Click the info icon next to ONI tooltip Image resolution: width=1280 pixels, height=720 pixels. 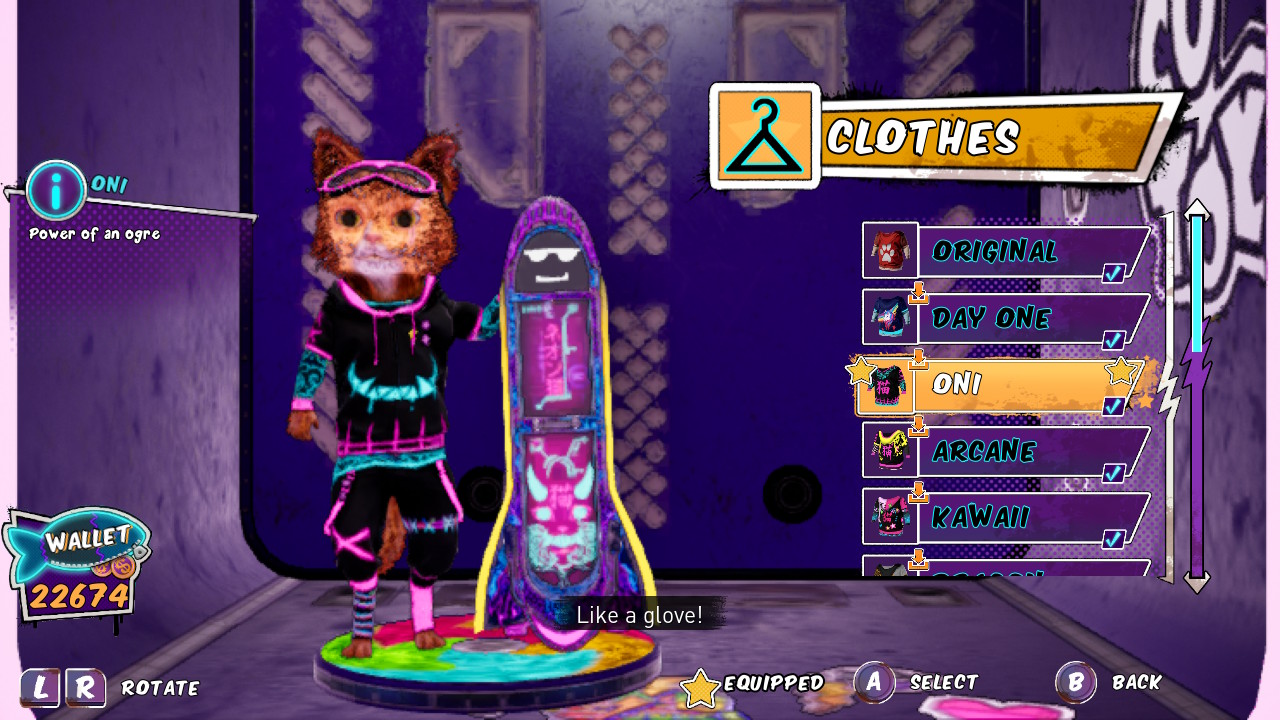tap(57, 190)
